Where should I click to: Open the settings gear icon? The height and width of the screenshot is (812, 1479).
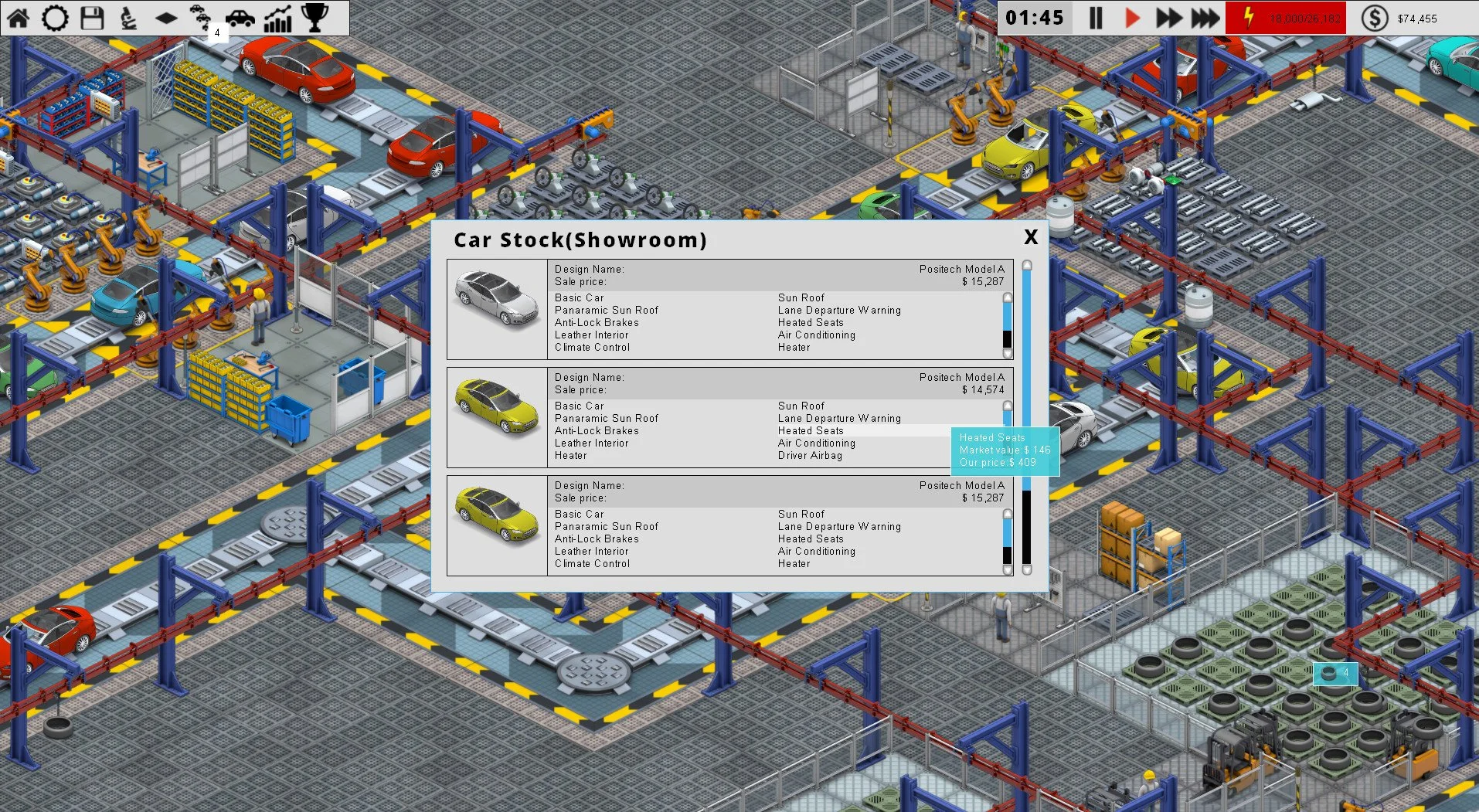point(54,17)
